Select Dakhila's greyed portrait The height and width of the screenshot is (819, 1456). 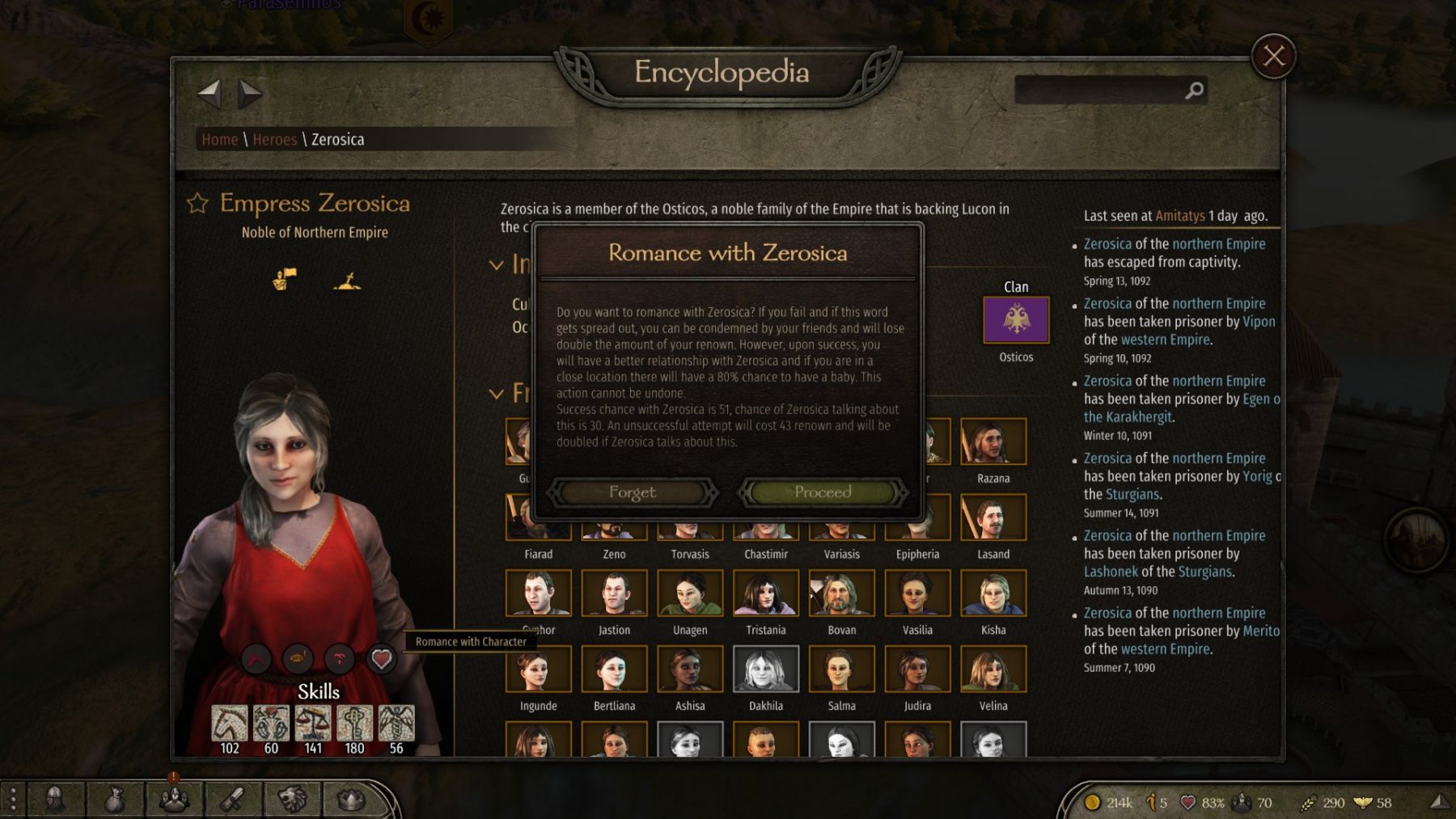coord(766,669)
